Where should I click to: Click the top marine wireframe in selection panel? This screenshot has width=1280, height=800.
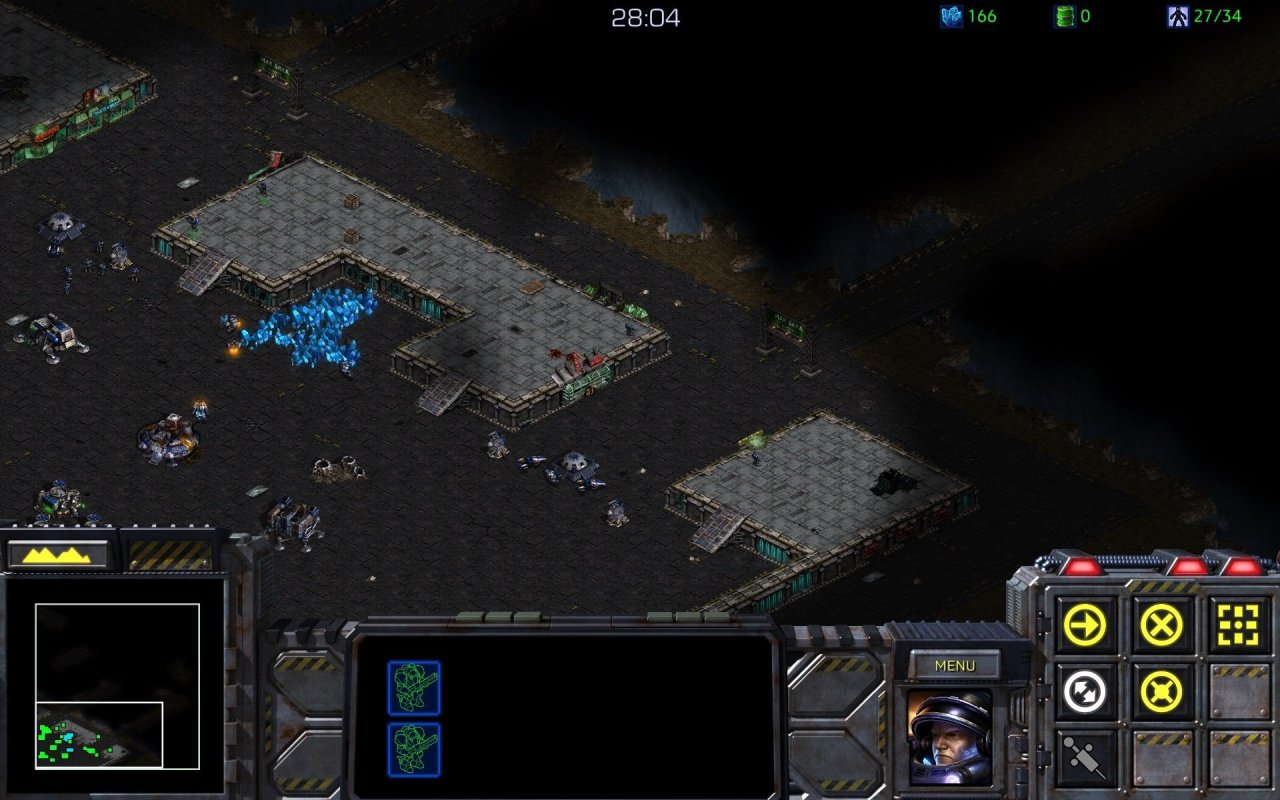coord(414,687)
